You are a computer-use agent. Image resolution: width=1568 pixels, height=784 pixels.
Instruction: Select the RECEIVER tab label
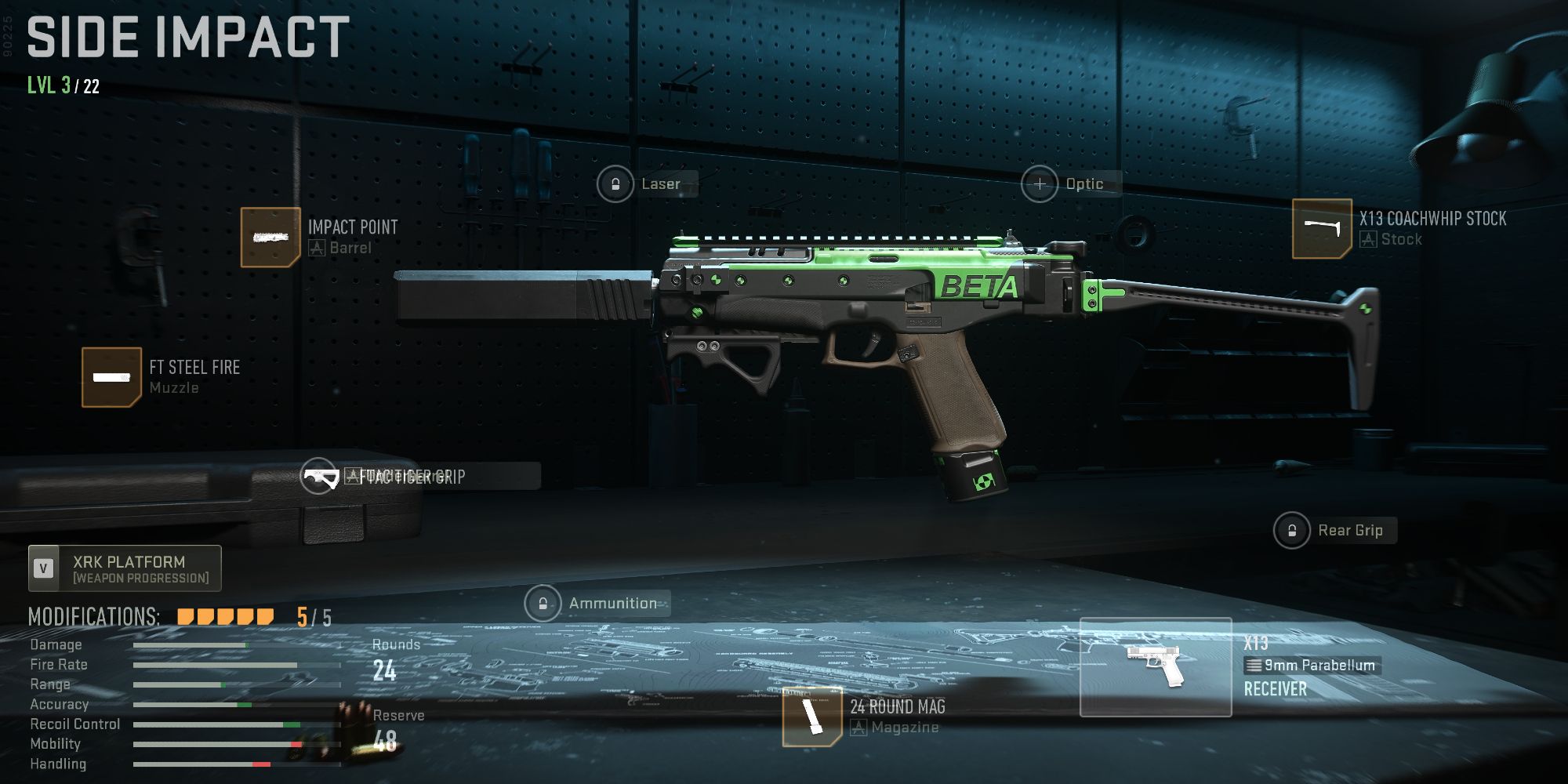pos(1275,689)
